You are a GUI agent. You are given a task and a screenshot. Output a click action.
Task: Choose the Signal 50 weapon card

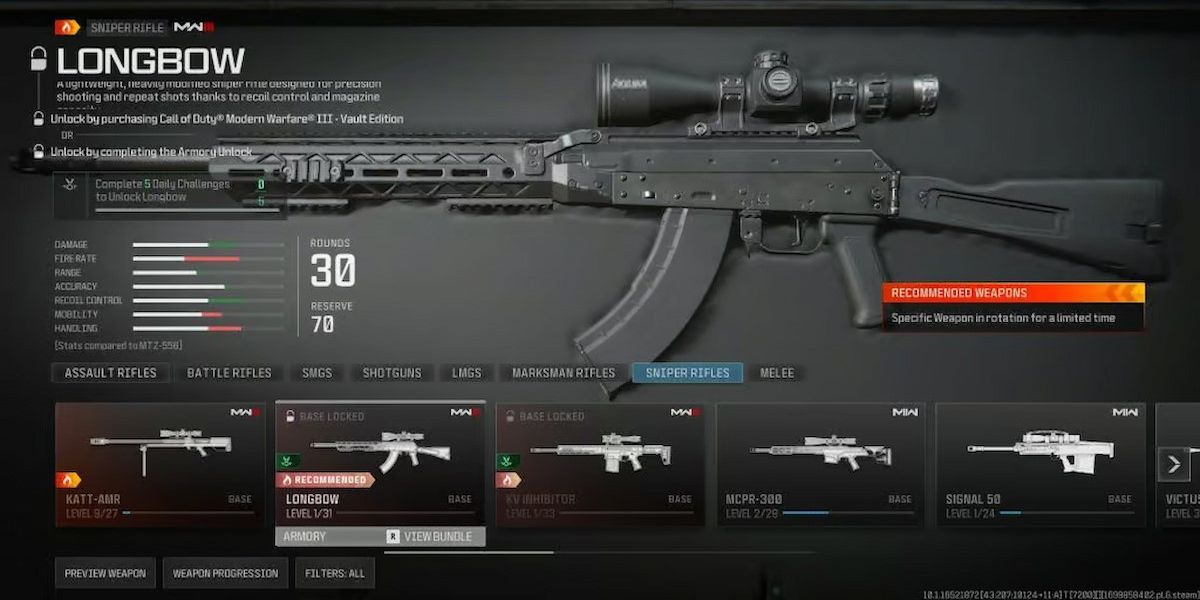(x=1040, y=464)
